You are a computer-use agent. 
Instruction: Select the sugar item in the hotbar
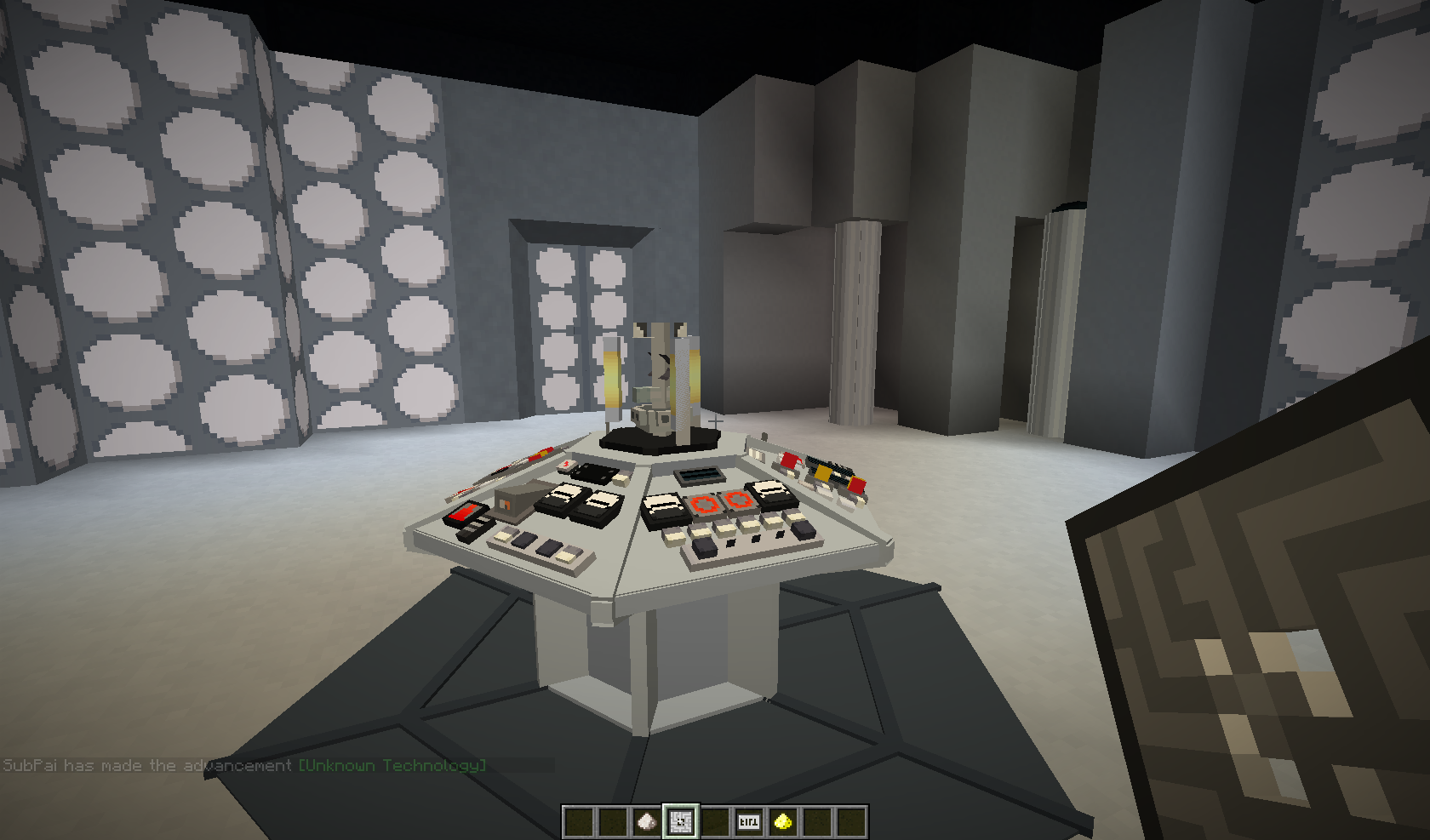point(645,820)
